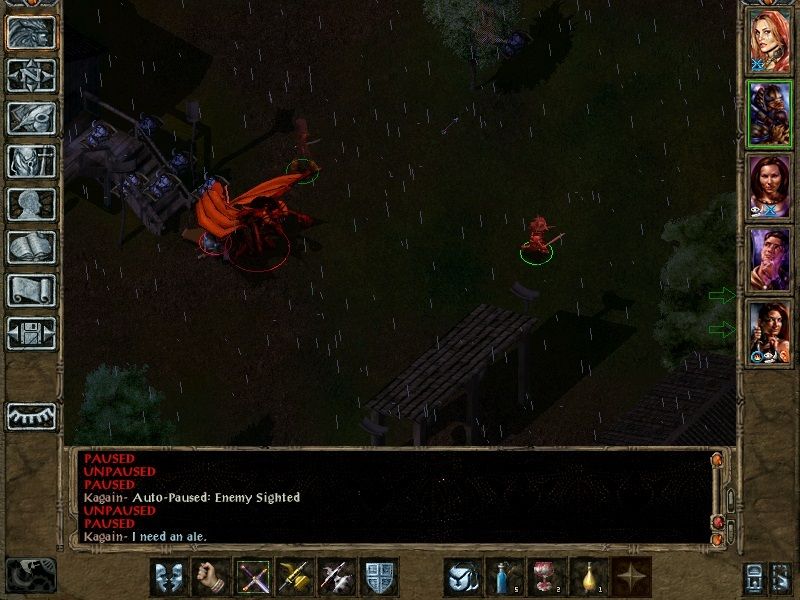Image resolution: width=800 pixels, height=600 pixels.
Task: Open the priest scroll screen
Action: (x=31, y=290)
